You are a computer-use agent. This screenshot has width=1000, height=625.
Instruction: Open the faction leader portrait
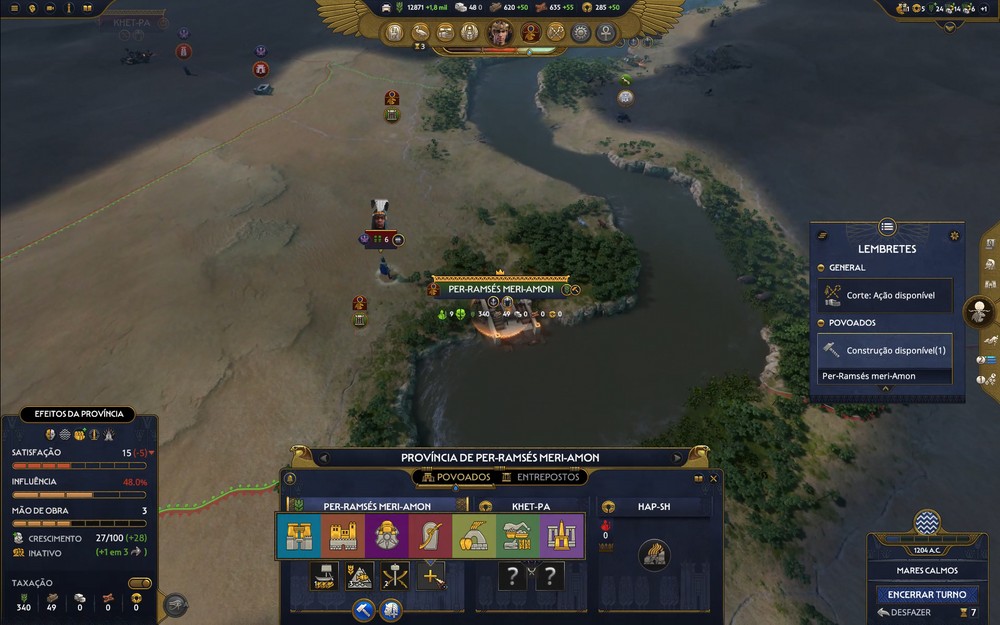(x=499, y=33)
